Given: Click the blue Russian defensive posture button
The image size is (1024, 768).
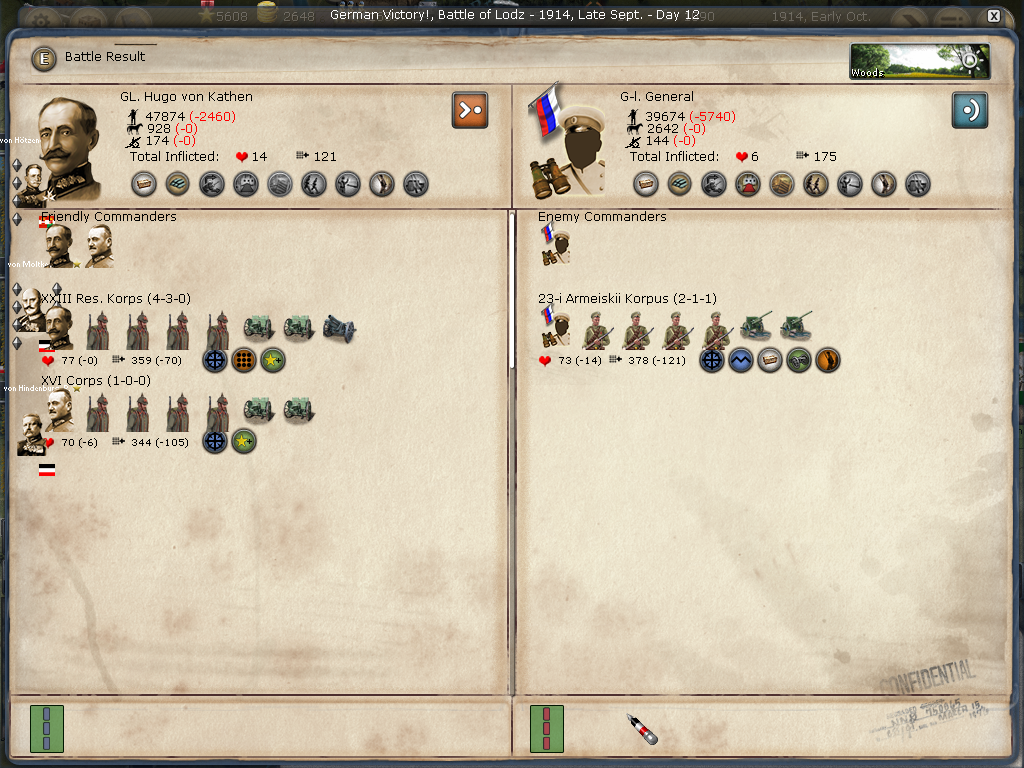Looking at the screenshot, I should click(x=969, y=110).
